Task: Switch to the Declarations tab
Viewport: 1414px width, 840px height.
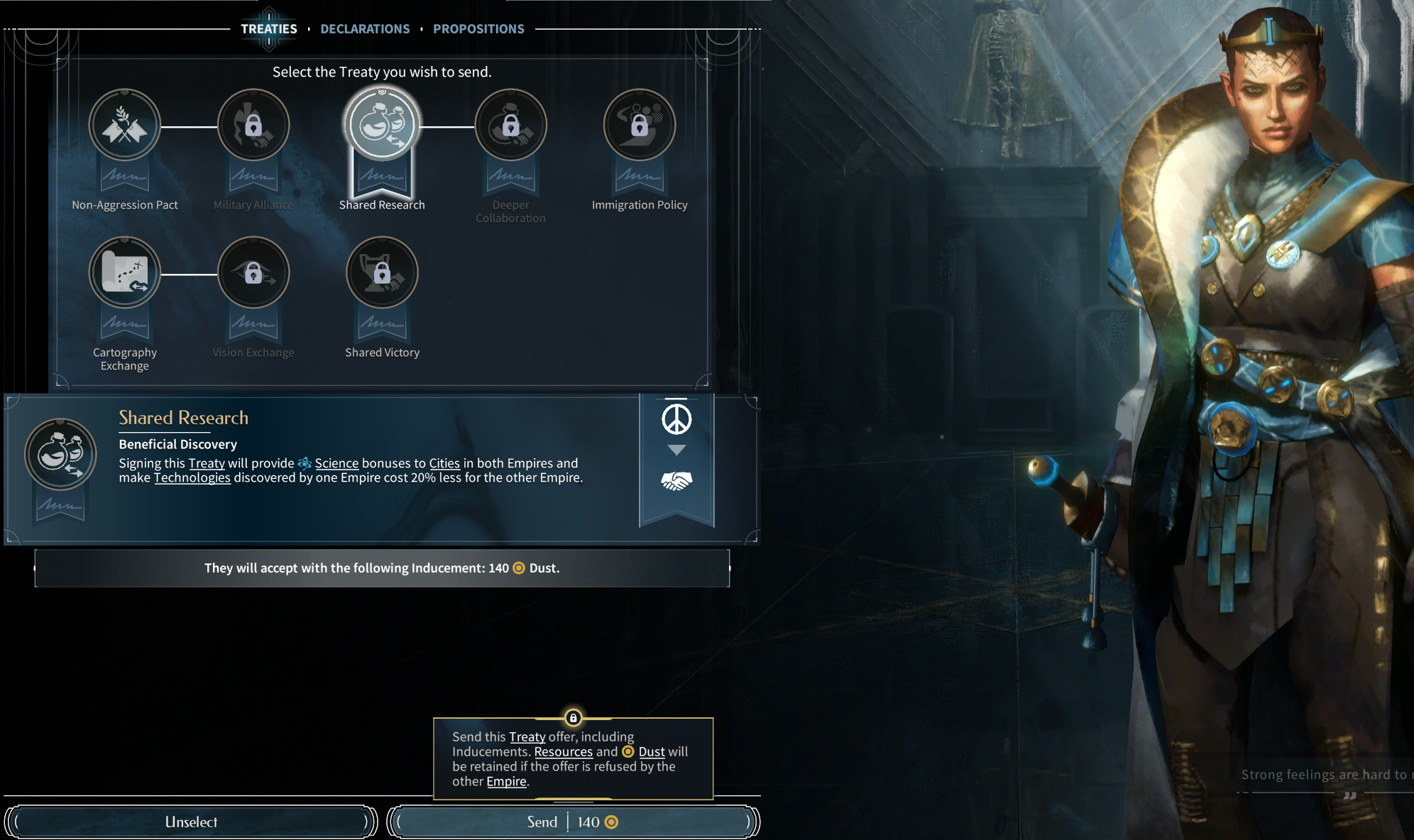Action: click(366, 28)
